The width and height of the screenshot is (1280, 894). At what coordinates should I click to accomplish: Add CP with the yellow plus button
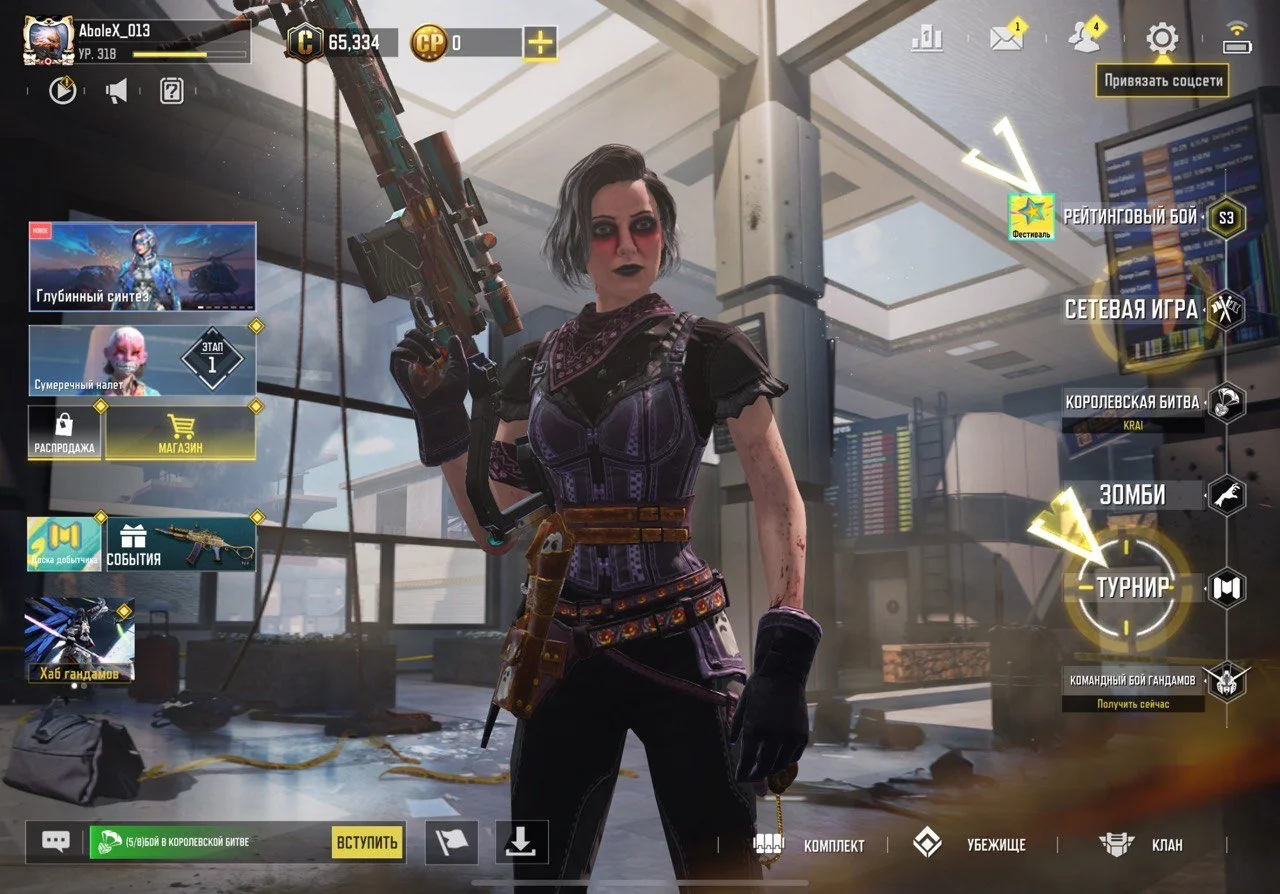tap(540, 43)
